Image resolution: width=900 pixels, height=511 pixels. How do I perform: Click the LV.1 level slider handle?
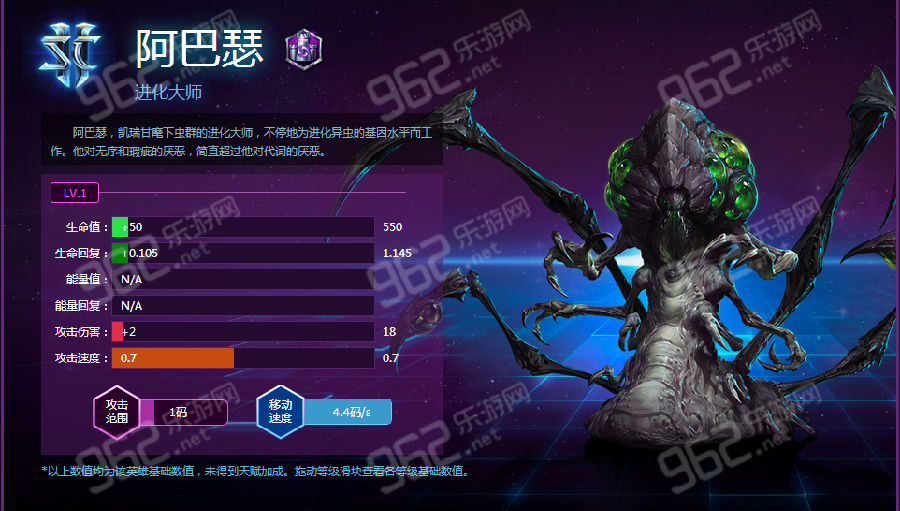click(76, 192)
